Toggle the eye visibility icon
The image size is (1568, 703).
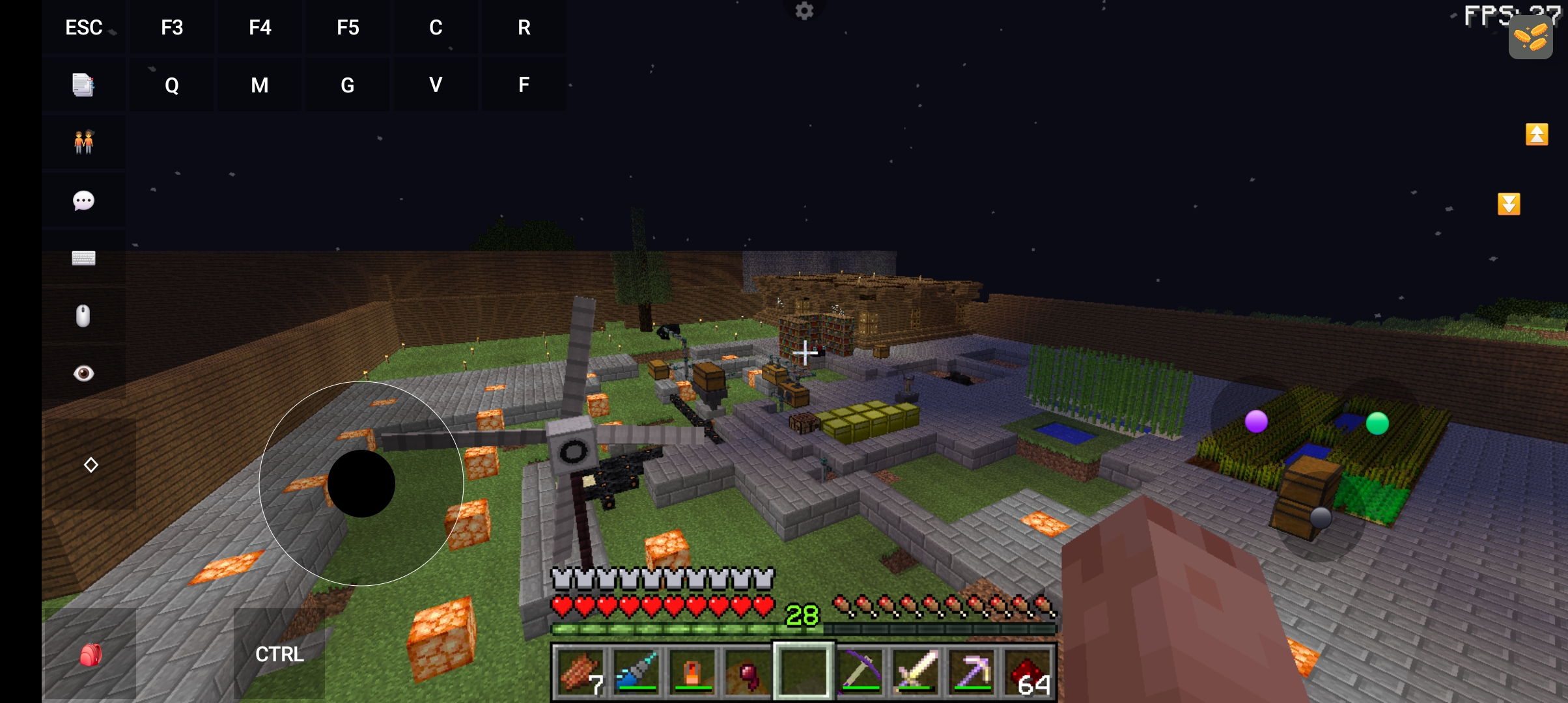pos(83,373)
